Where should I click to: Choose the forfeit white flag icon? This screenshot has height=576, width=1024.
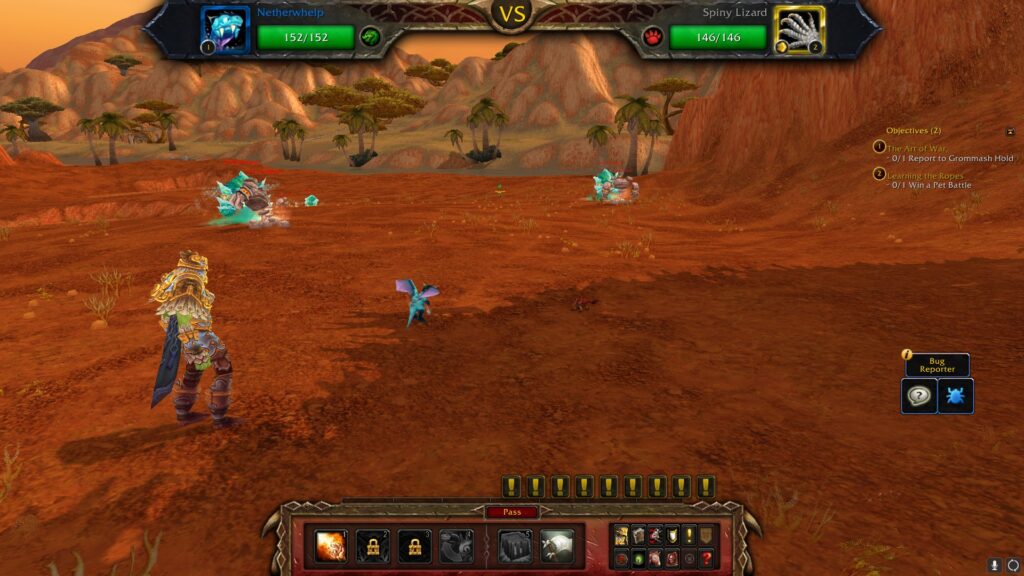(x=557, y=546)
